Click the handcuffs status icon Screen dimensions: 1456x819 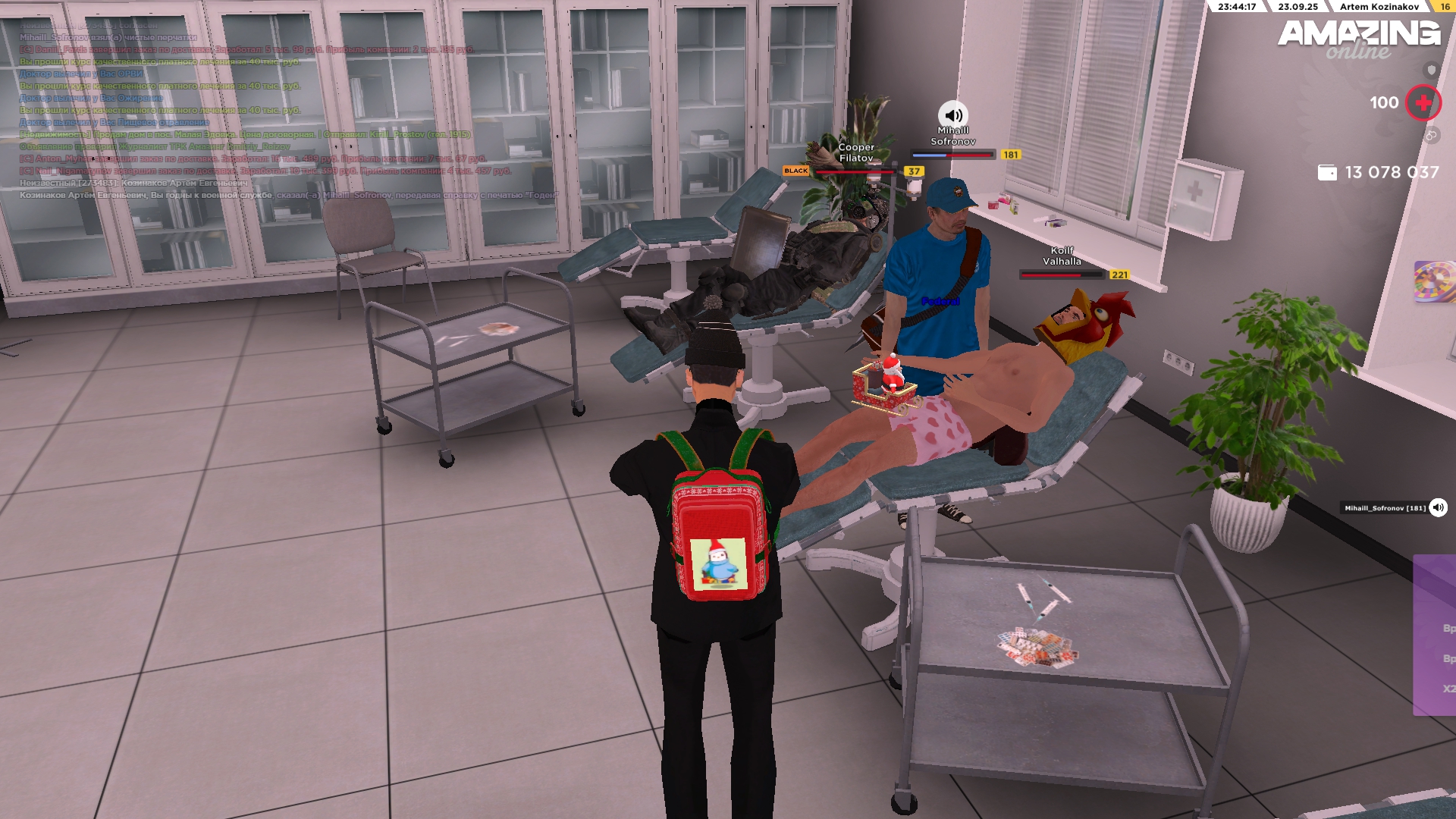[x=1431, y=135]
